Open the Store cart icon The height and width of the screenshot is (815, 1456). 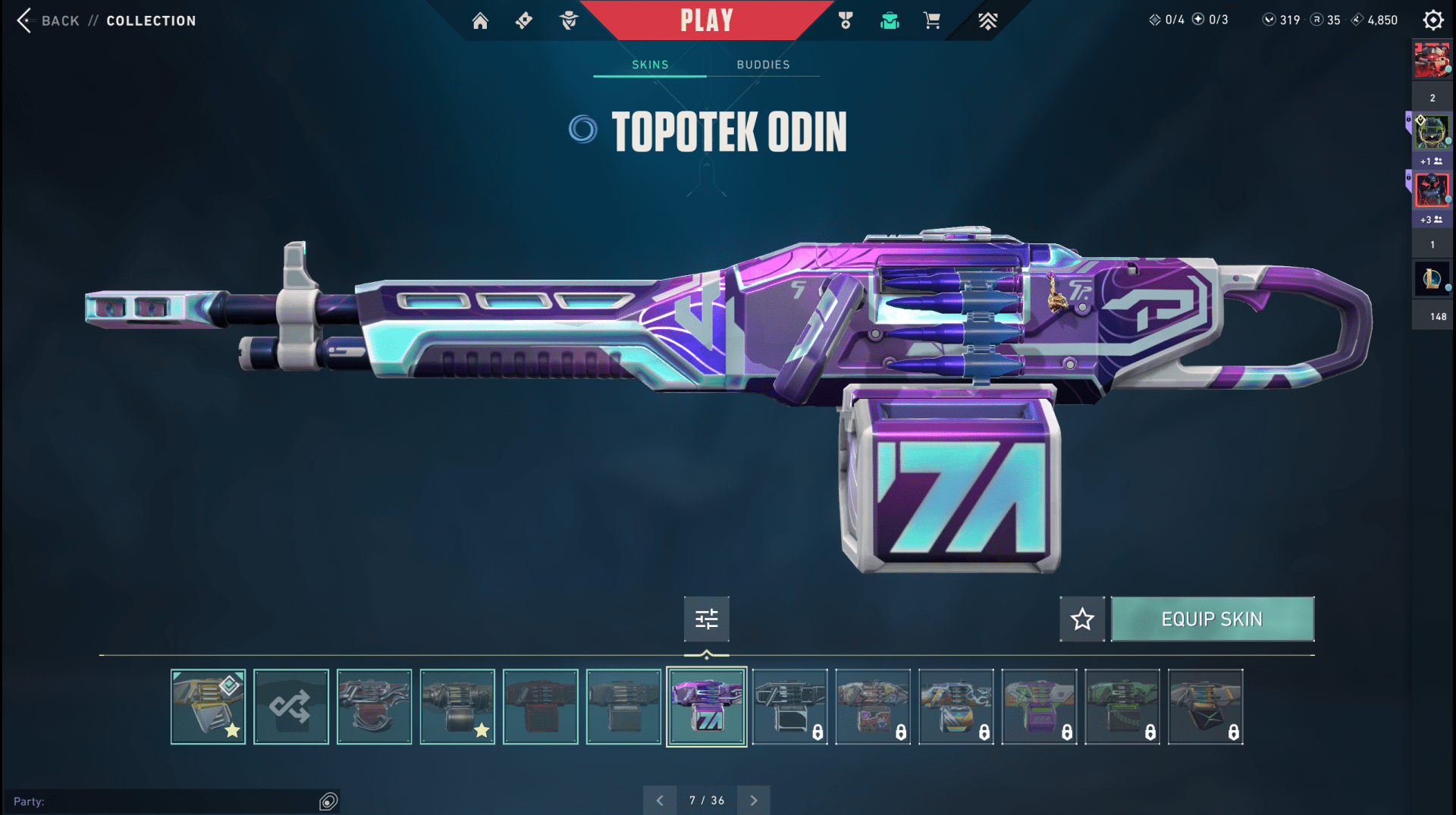932,20
